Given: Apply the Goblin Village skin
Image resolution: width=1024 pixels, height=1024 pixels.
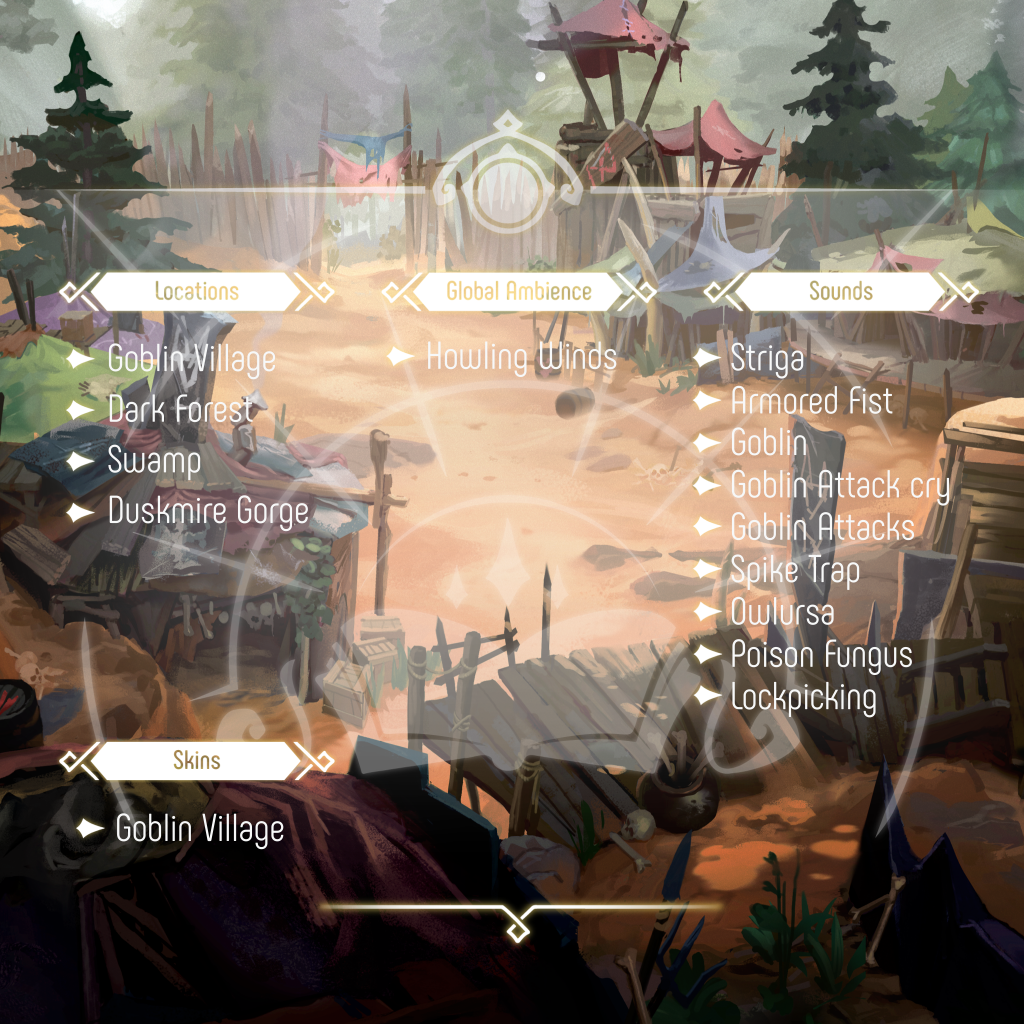Looking at the screenshot, I should click(x=199, y=829).
